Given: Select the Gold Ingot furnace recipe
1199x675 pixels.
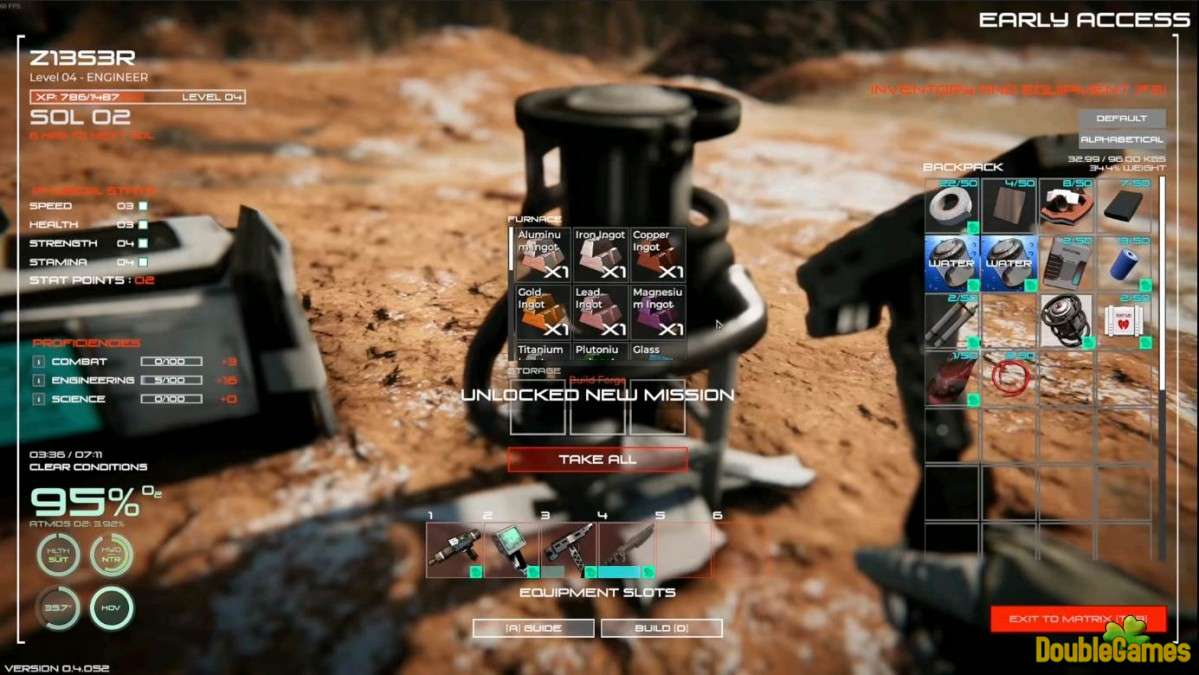Looking at the screenshot, I should coord(542,312).
